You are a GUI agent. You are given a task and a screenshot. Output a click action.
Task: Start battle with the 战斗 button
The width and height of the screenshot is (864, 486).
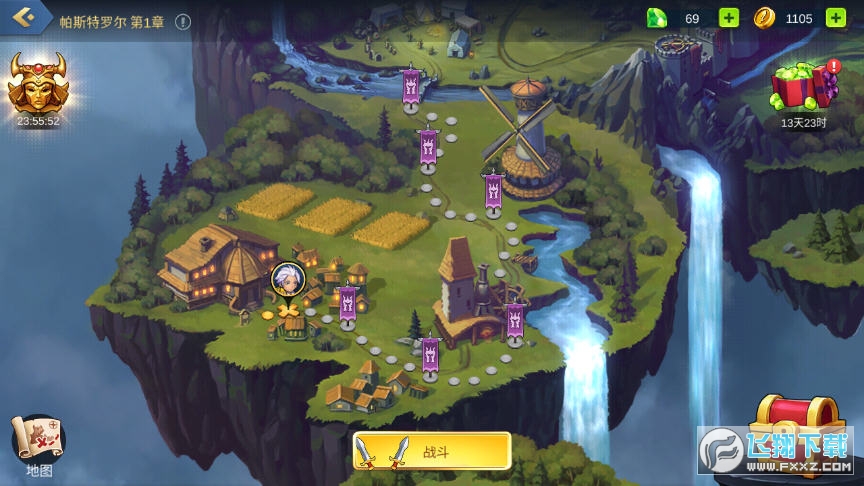(432, 452)
